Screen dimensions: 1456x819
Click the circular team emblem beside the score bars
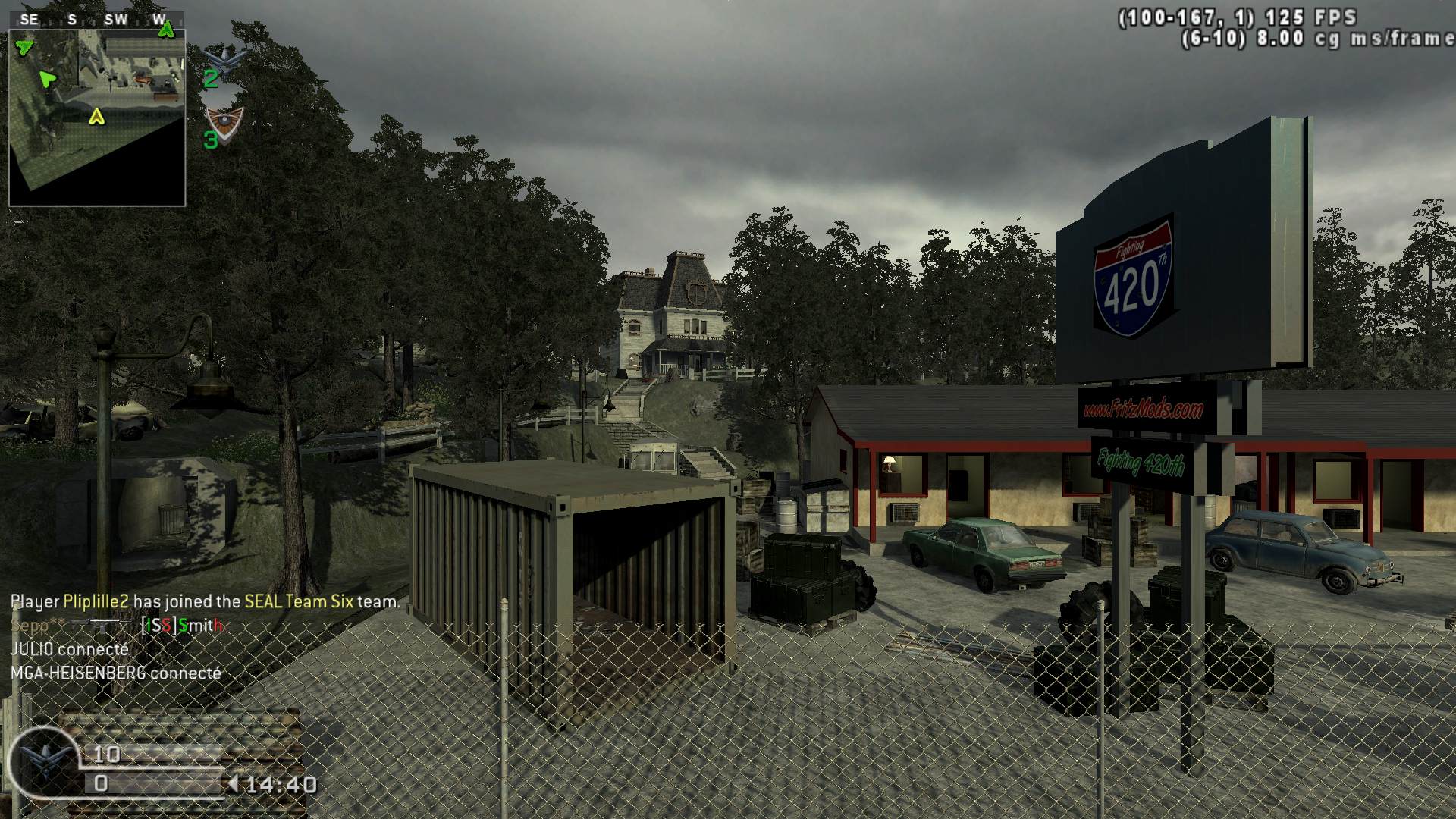pyautogui.click(x=43, y=761)
